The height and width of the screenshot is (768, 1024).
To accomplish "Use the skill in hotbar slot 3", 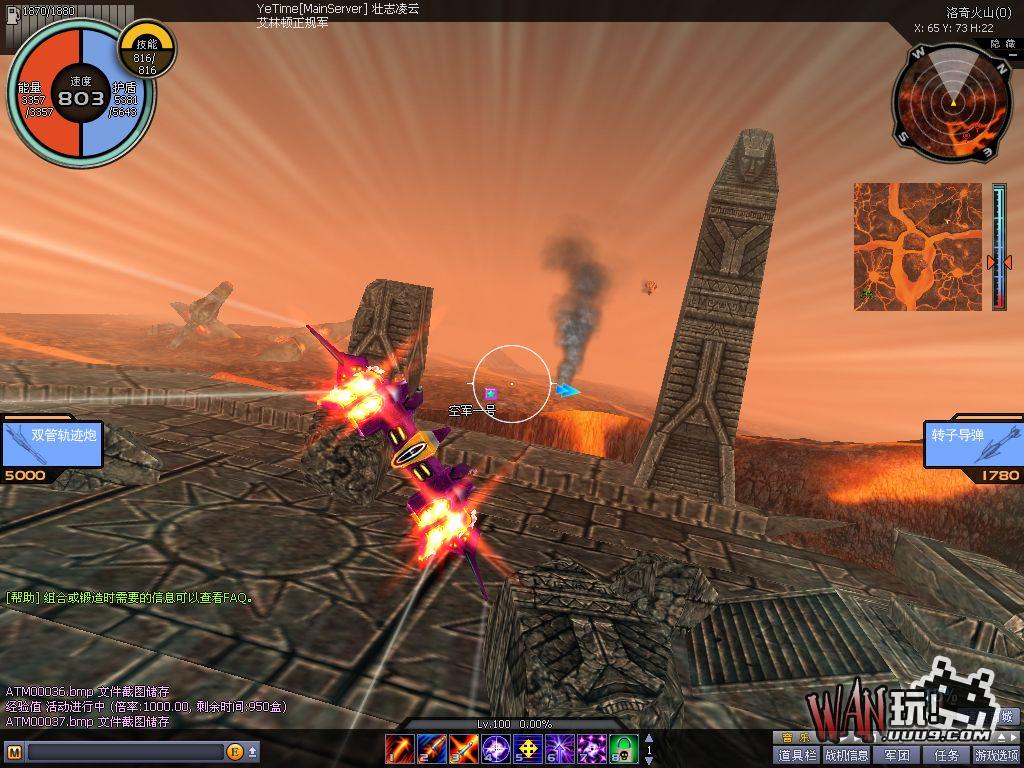I will tap(464, 747).
